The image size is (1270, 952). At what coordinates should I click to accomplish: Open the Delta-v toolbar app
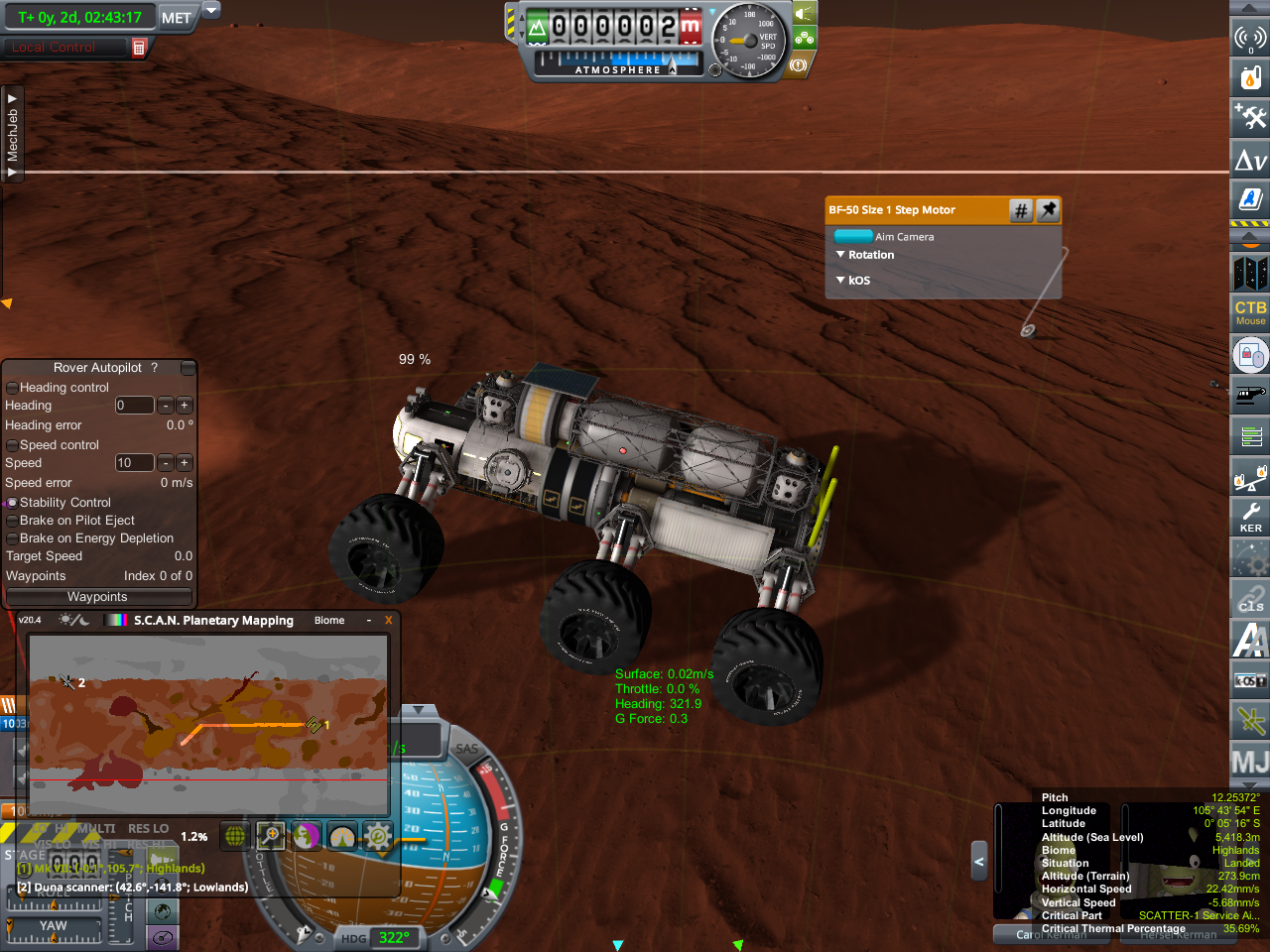tap(1250, 160)
